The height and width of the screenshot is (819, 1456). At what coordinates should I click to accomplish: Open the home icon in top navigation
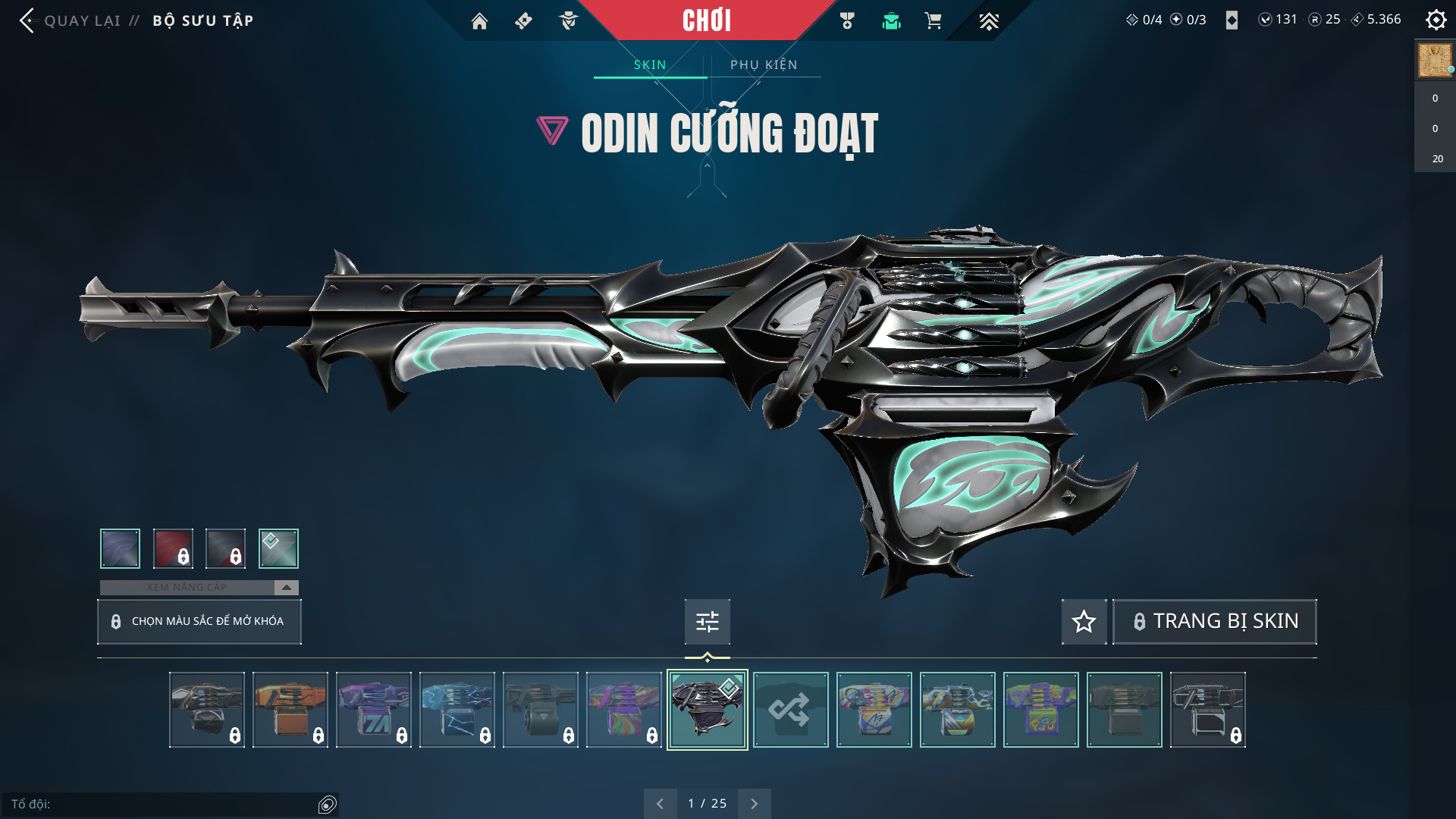(x=479, y=21)
